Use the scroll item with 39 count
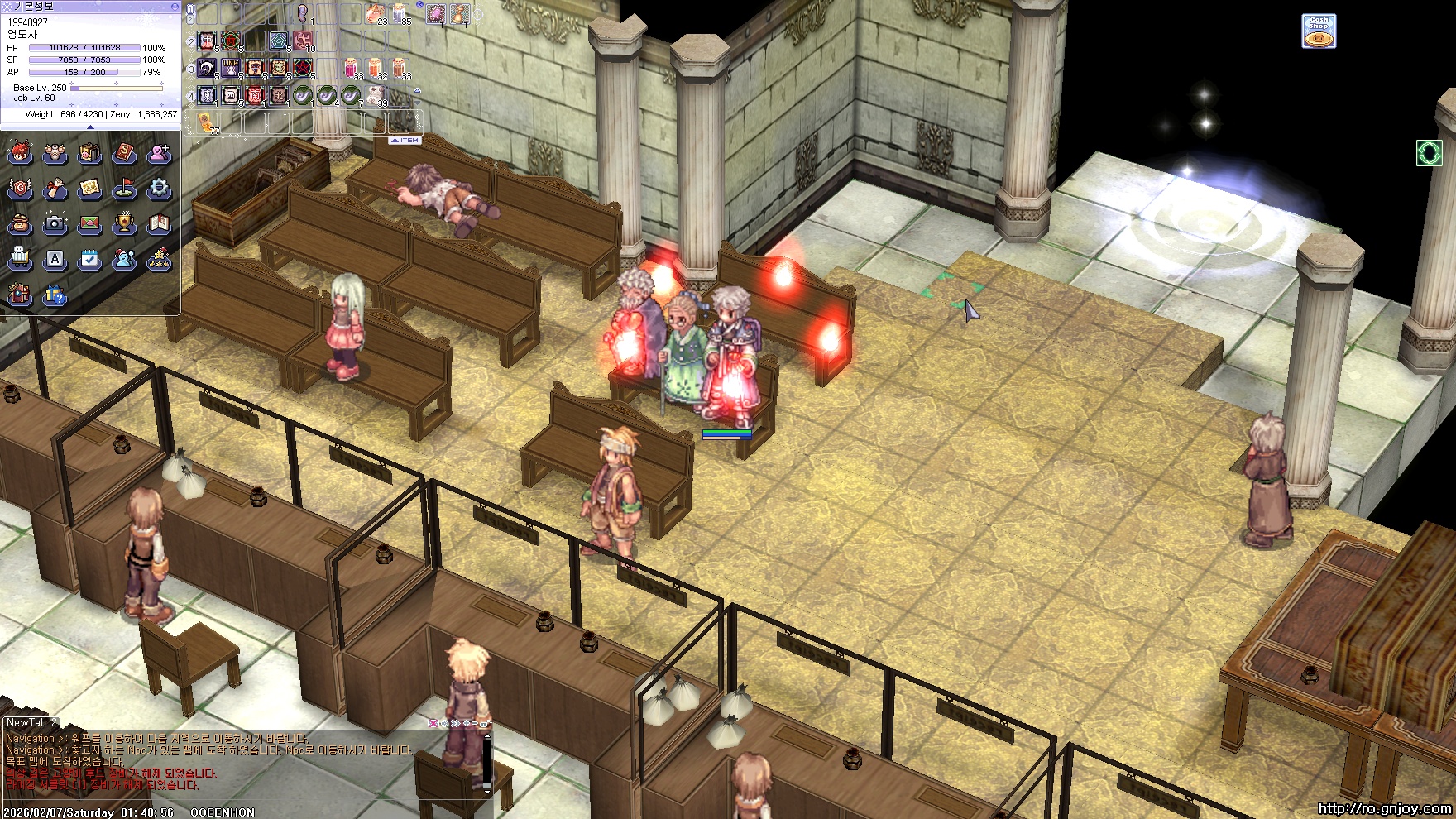 376,95
